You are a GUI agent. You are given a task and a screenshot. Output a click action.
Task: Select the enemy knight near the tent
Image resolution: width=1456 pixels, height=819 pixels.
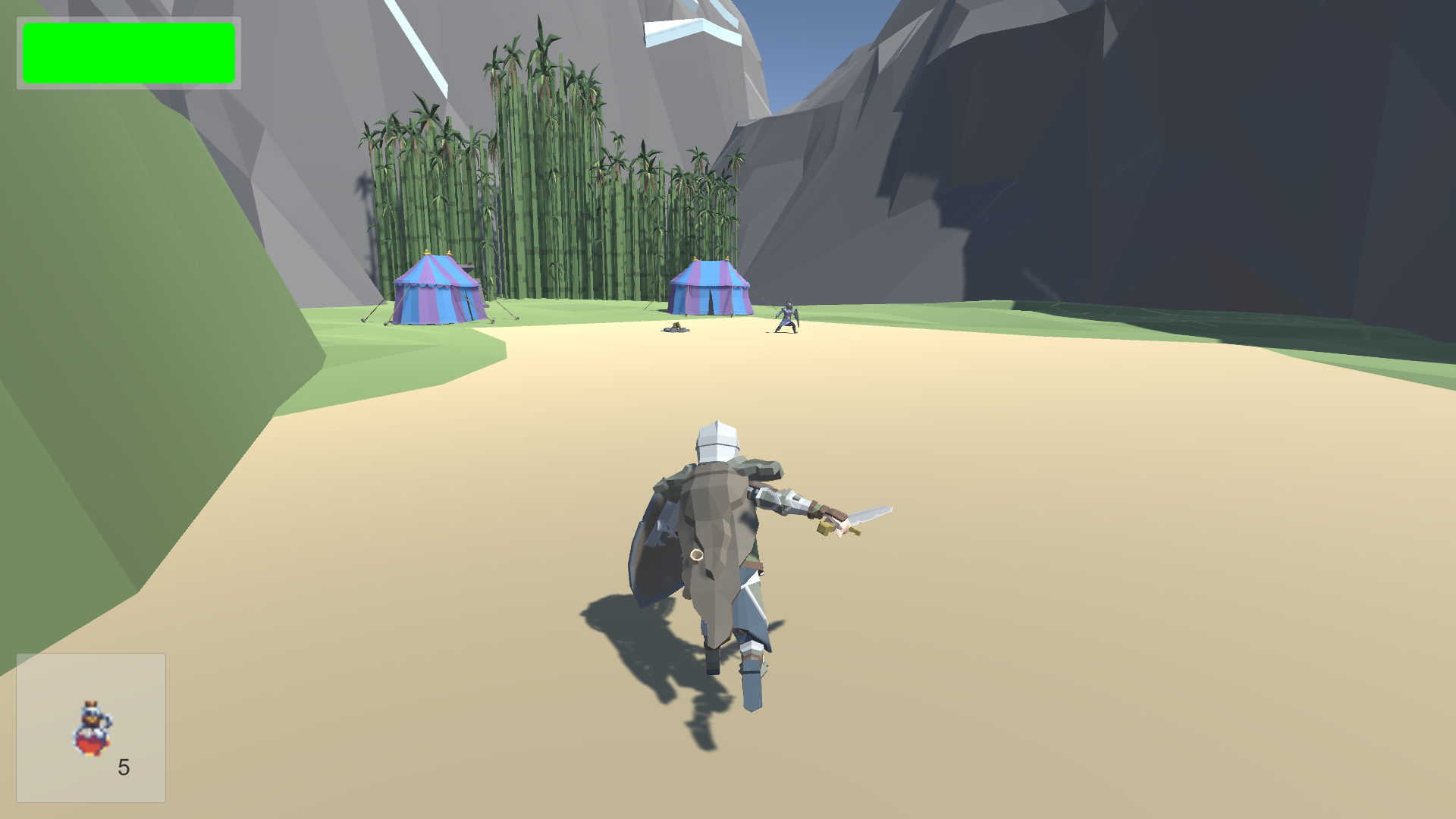tap(789, 317)
